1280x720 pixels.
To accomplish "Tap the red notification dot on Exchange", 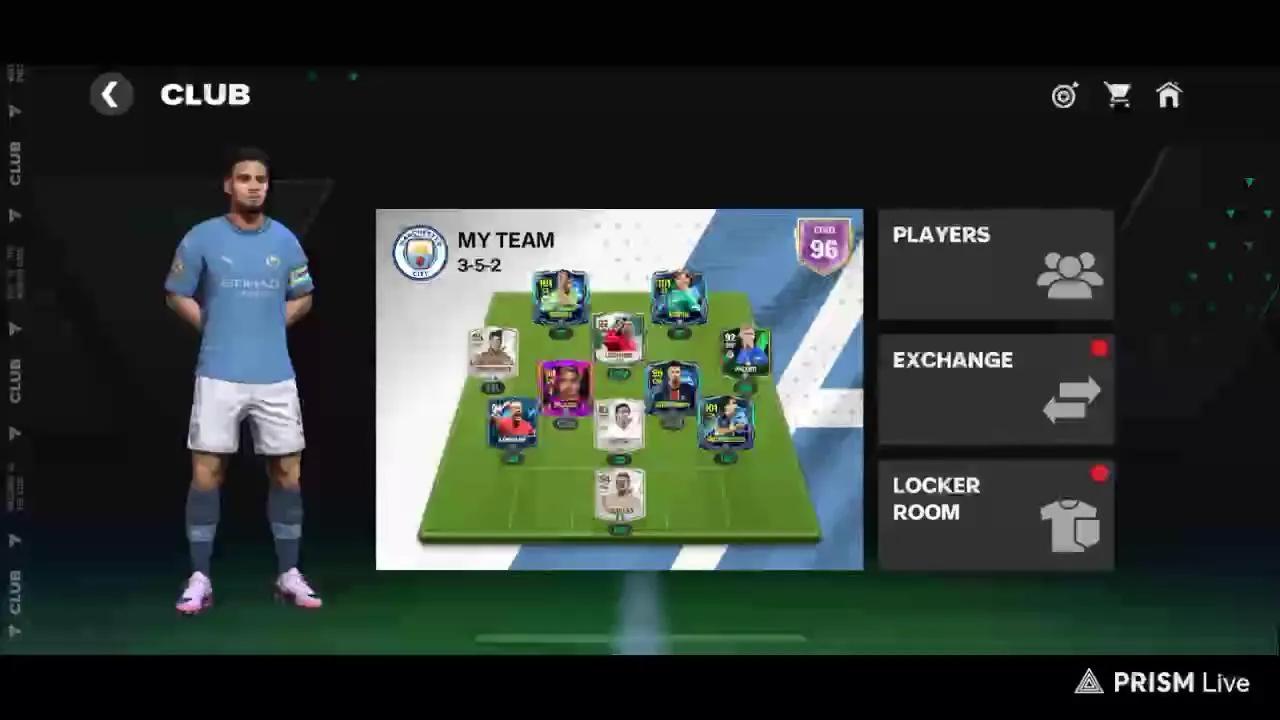I will click(x=1099, y=348).
